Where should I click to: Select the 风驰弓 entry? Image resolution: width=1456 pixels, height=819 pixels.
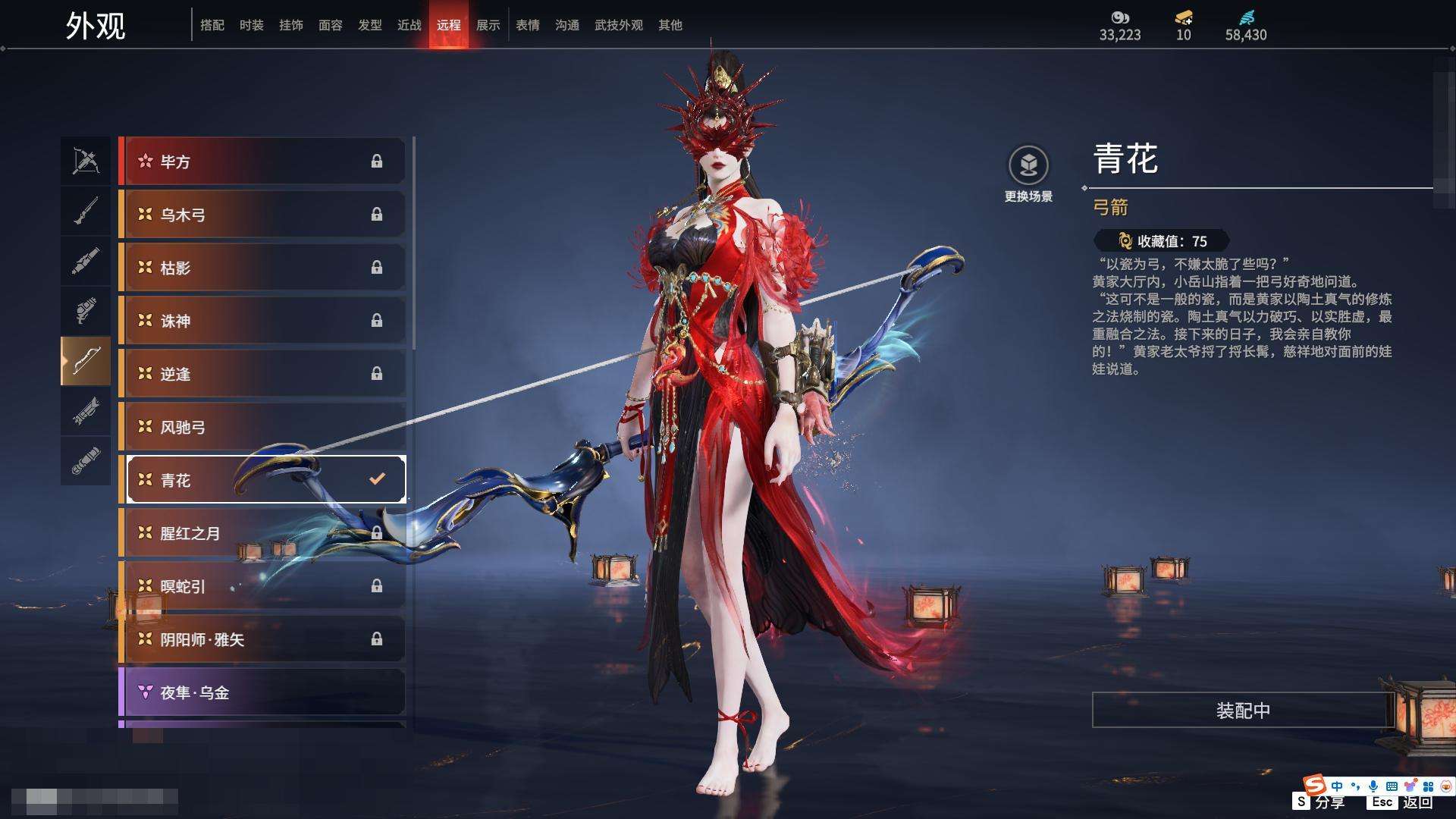pyautogui.click(x=263, y=427)
